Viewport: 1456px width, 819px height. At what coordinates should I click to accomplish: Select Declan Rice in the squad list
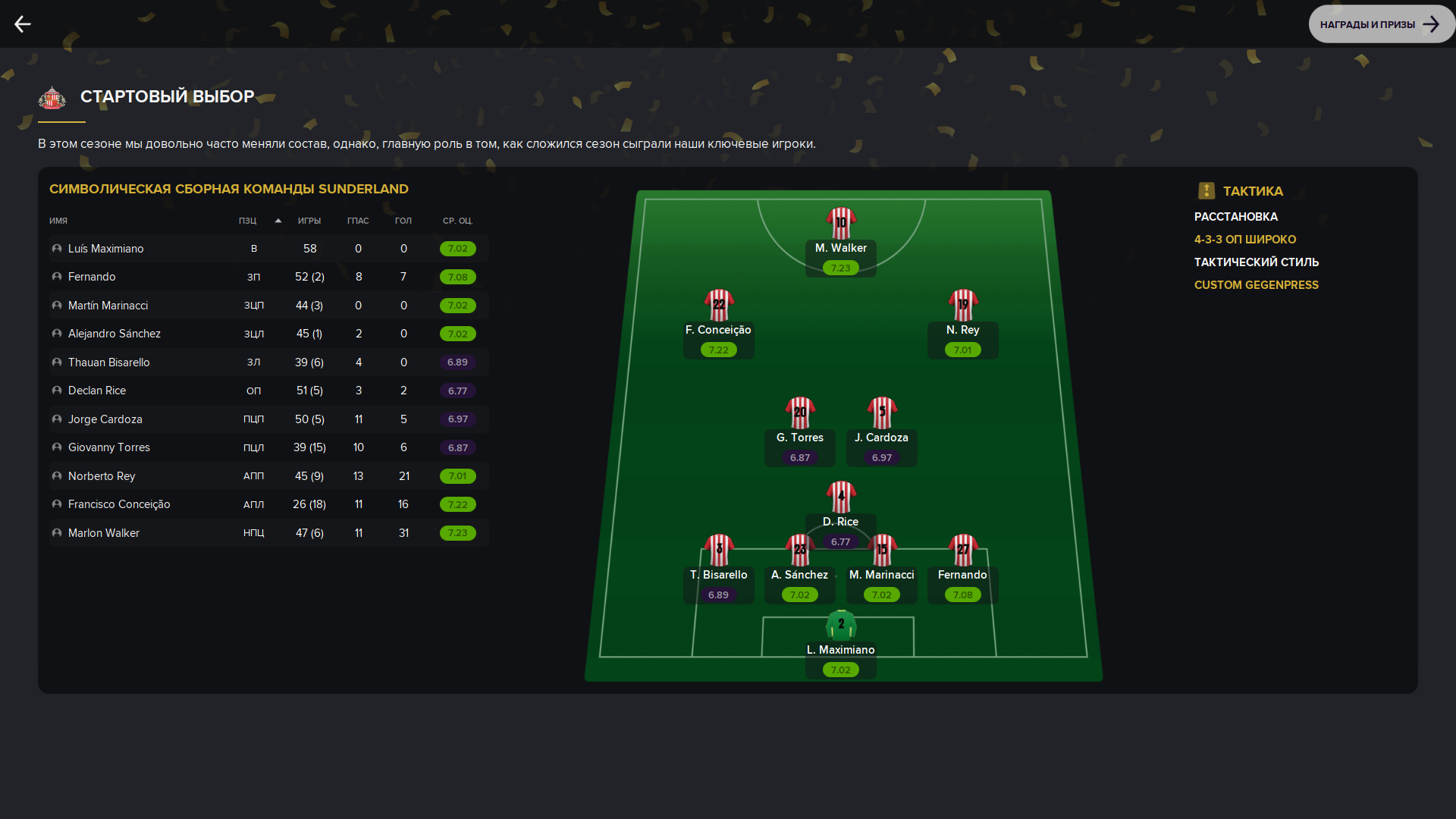pos(97,391)
